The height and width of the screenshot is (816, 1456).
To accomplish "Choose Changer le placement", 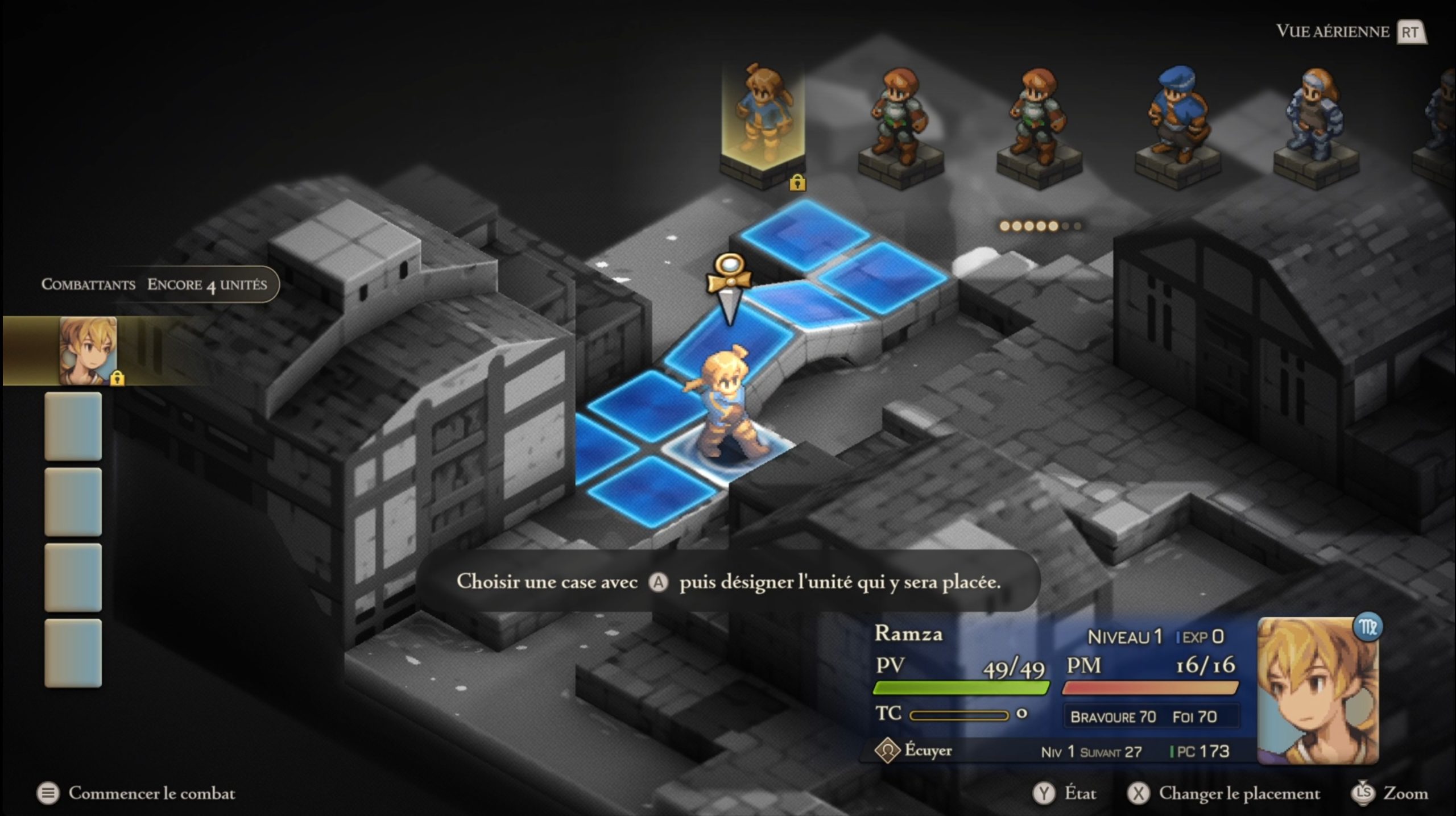I will (x=1239, y=793).
